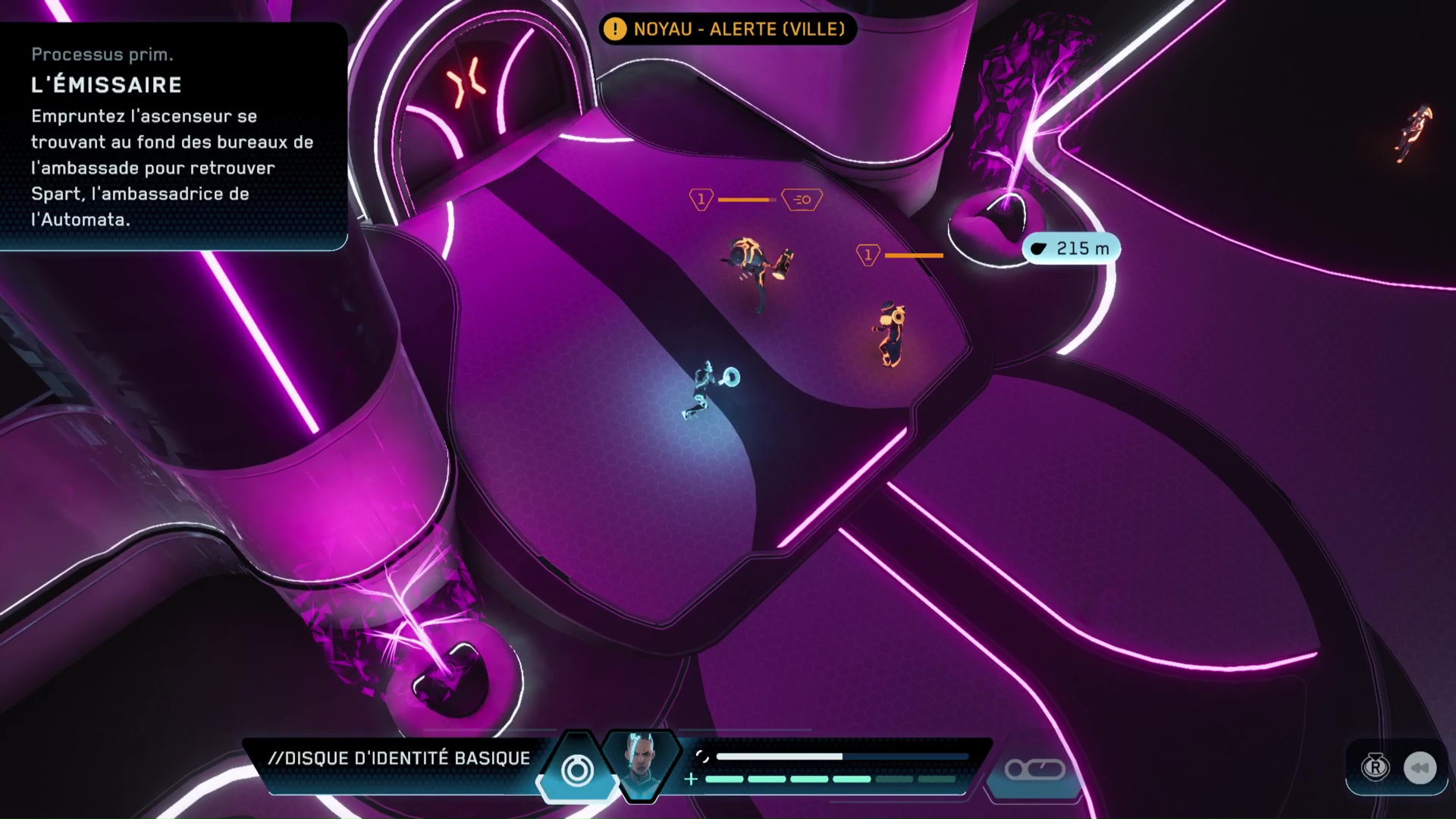Expand the Processus prim. quest panel
The height and width of the screenshot is (819, 1456).
[103, 54]
